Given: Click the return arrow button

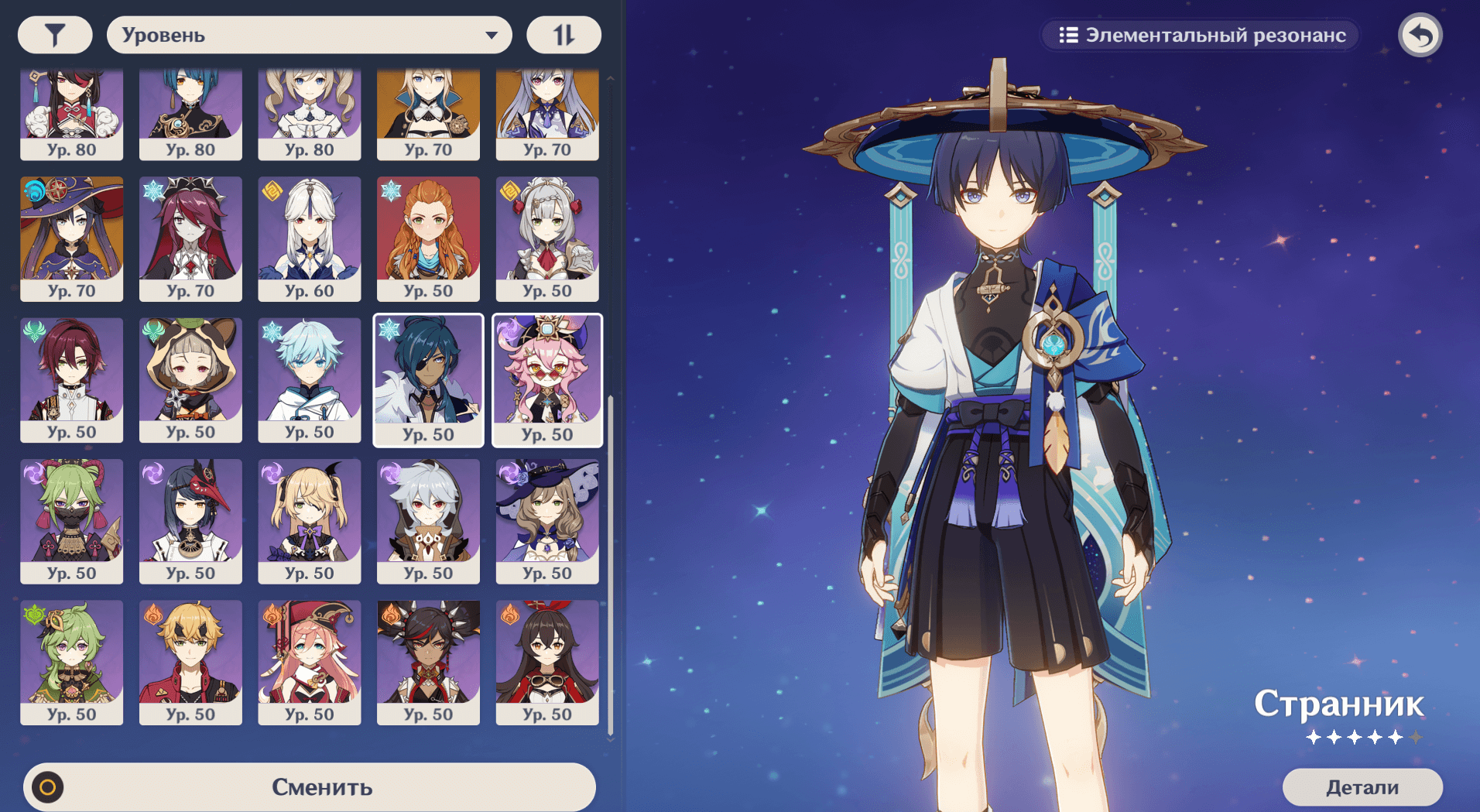Looking at the screenshot, I should coord(1420,35).
